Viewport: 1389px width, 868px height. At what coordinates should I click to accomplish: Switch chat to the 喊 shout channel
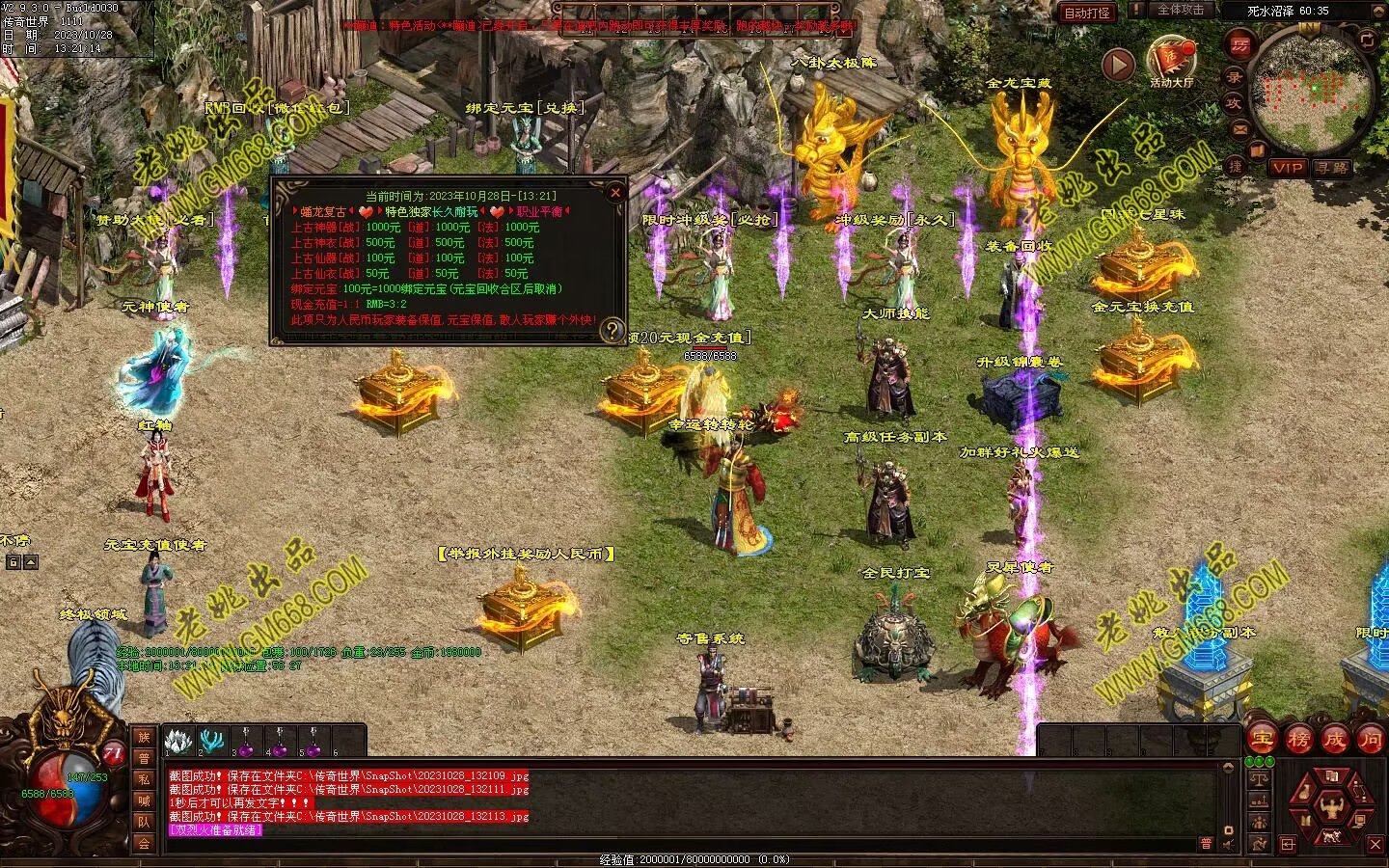point(144,800)
